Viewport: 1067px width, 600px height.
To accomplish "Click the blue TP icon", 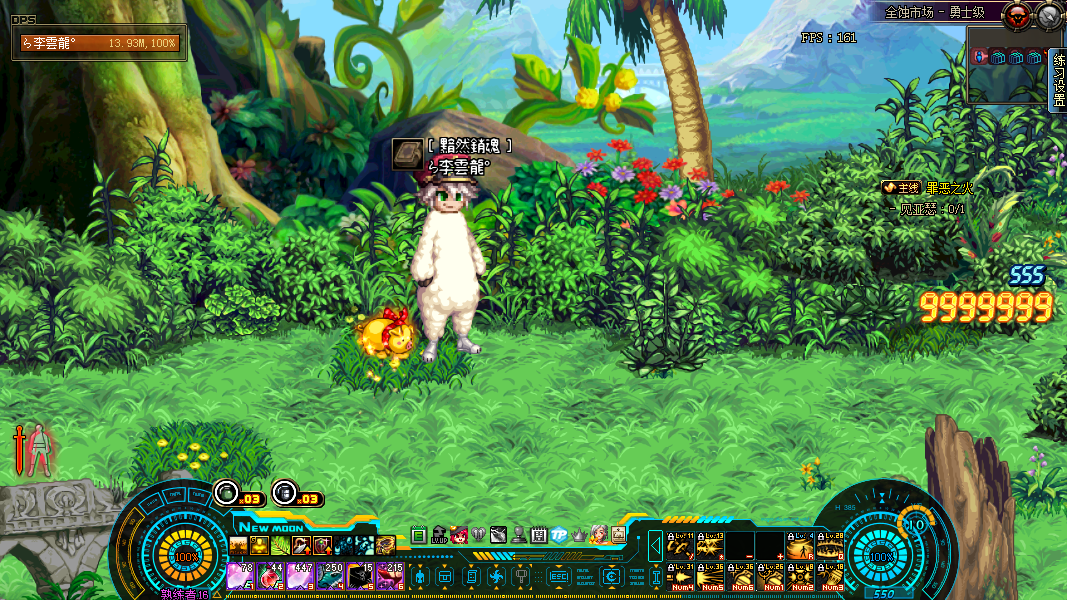I will (559, 535).
